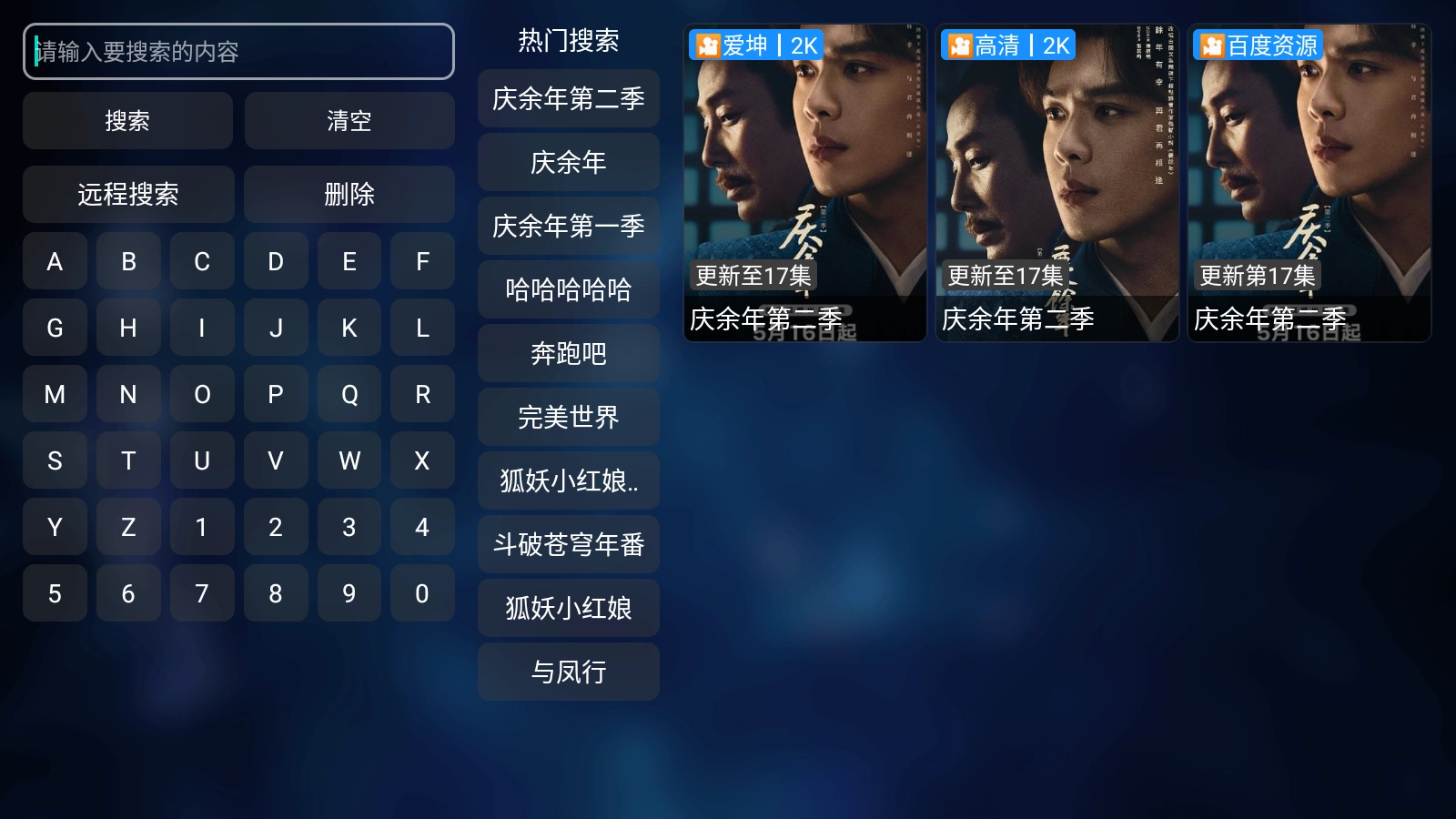Image resolution: width=1456 pixels, height=819 pixels.
Task: Open the 与凤行 hot search entry
Action: (x=568, y=672)
